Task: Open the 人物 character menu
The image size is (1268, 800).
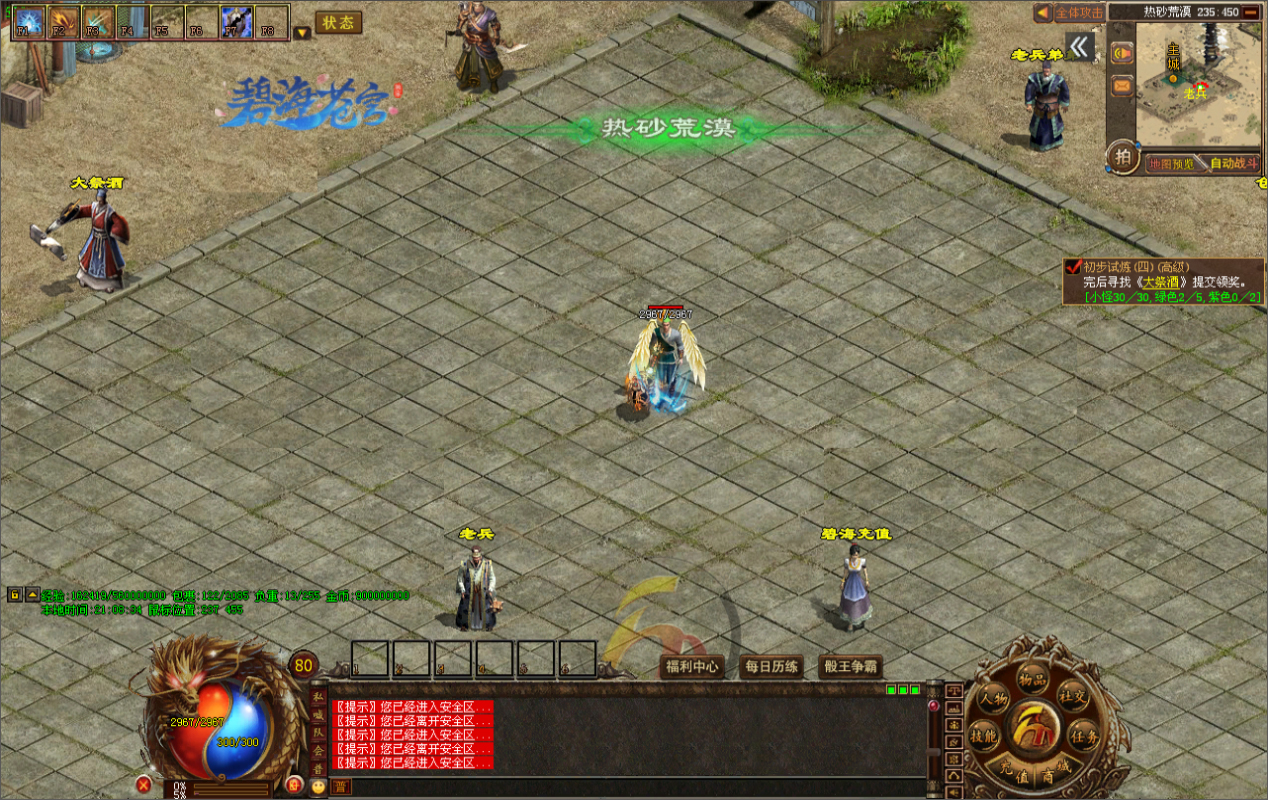Action: coord(993,699)
